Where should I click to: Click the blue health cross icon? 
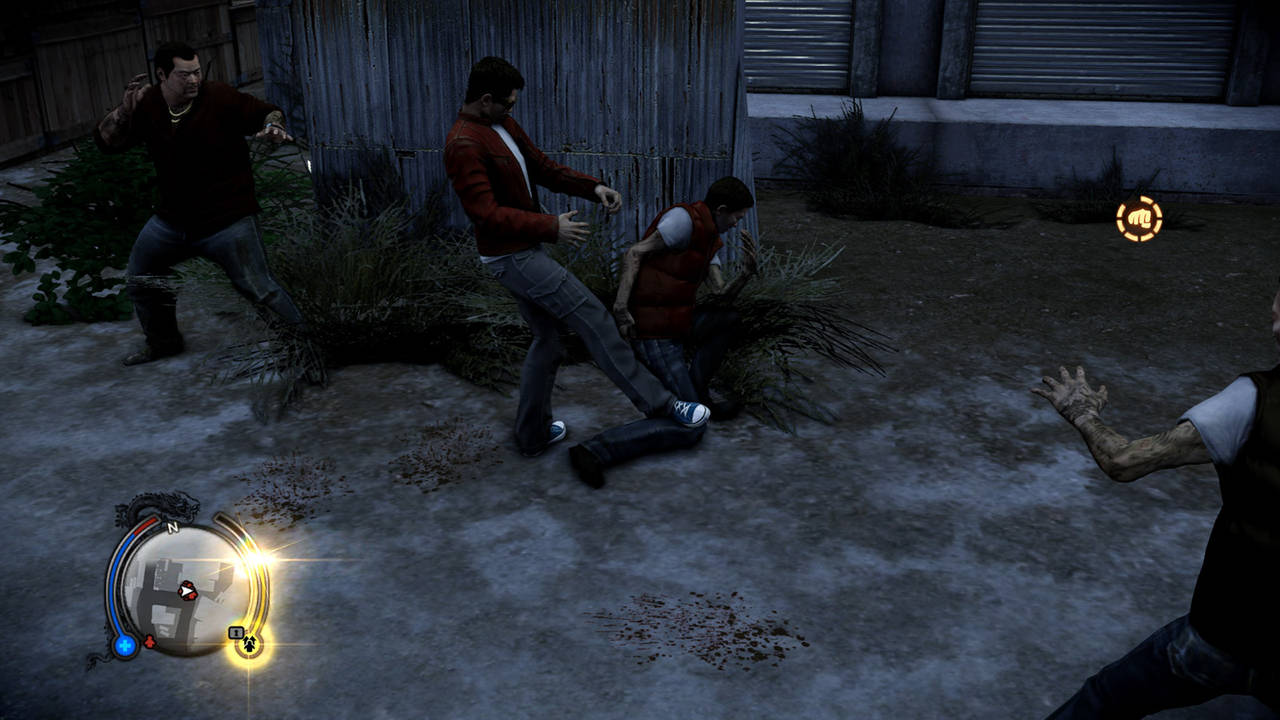(125, 645)
